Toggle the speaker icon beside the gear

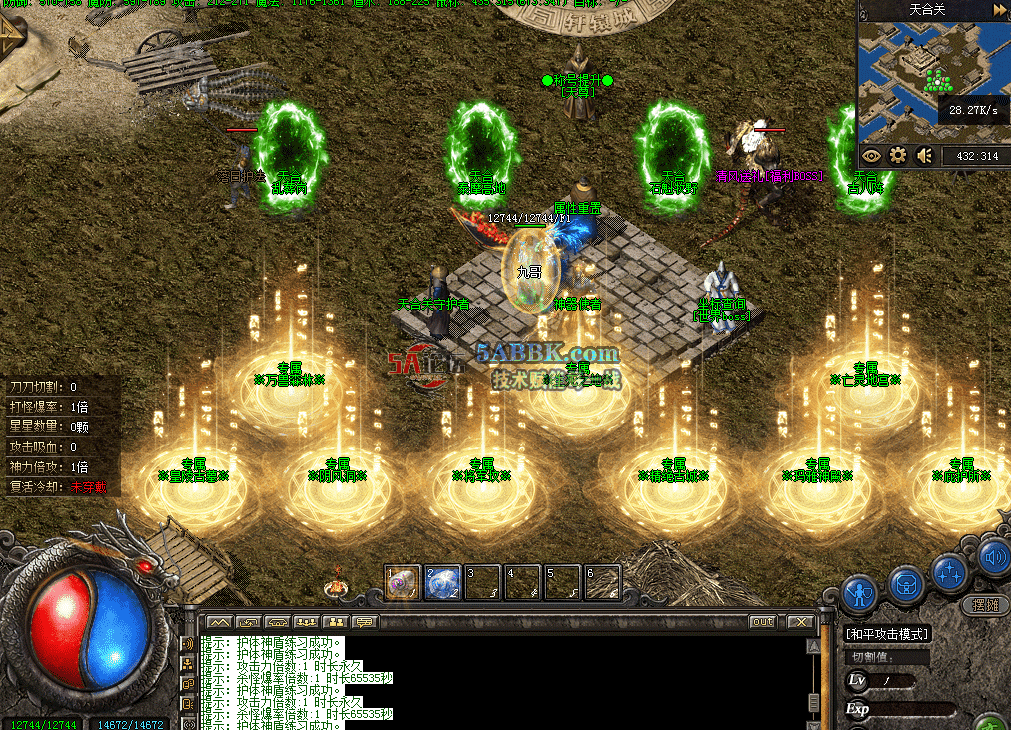(x=925, y=156)
